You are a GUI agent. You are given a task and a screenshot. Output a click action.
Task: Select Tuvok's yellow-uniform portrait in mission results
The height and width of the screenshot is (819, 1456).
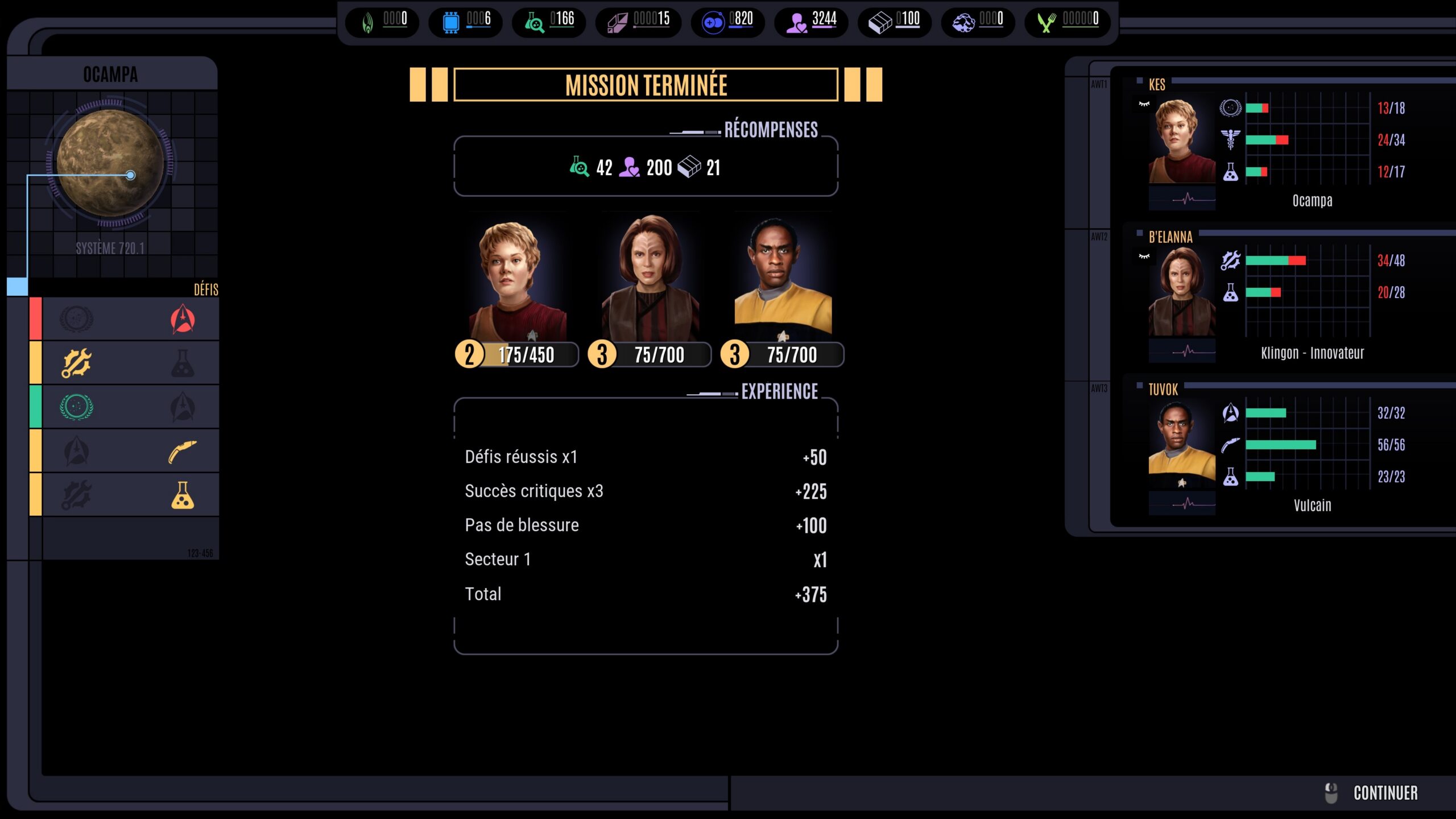[783, 279]
